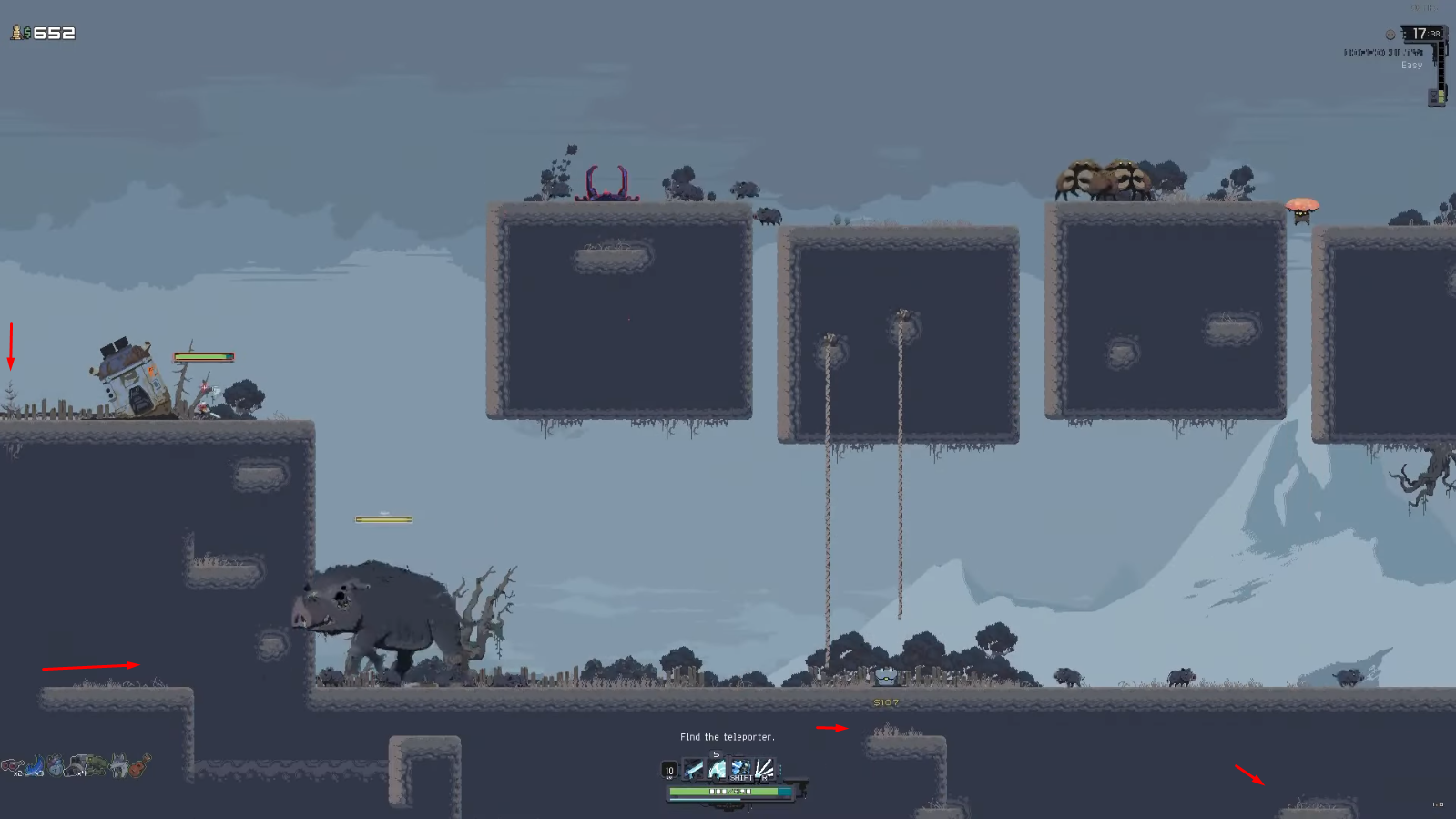Viewport: 1456px width, 819px height.
Task: Trigger the blue dash skill labeled SHIFT
Action: [740, 770]
